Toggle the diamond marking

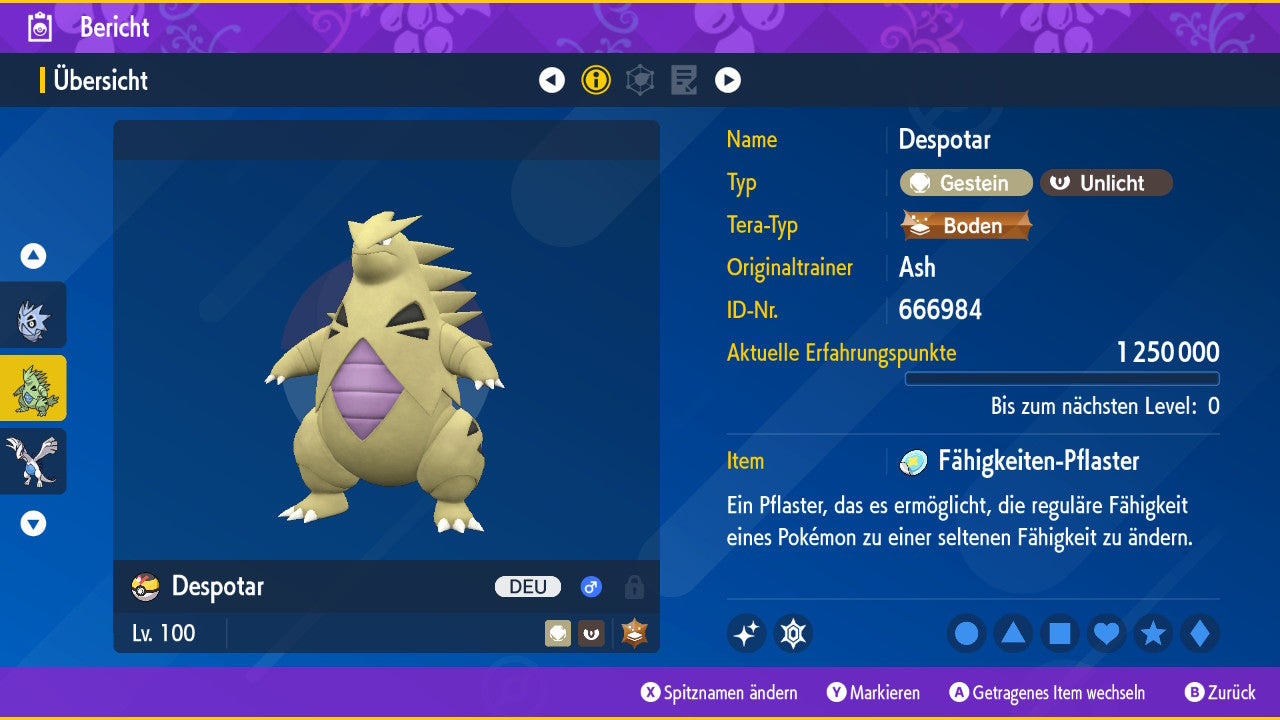[1200, 633]
